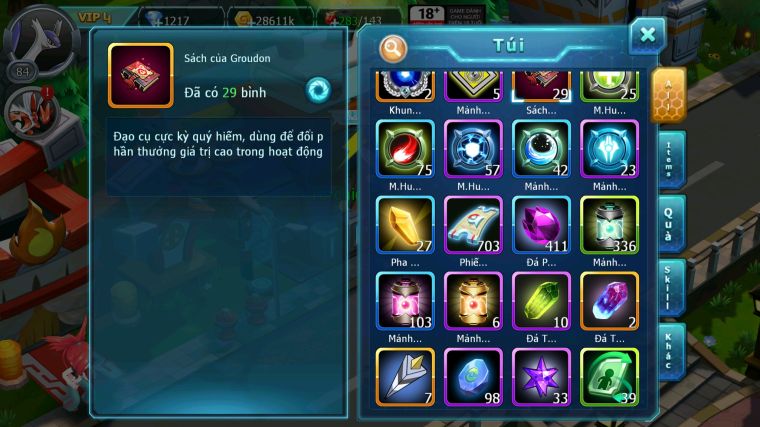Select the silver arrowhead item
This screenshot has height=427, width=760.
coord(405,377)
